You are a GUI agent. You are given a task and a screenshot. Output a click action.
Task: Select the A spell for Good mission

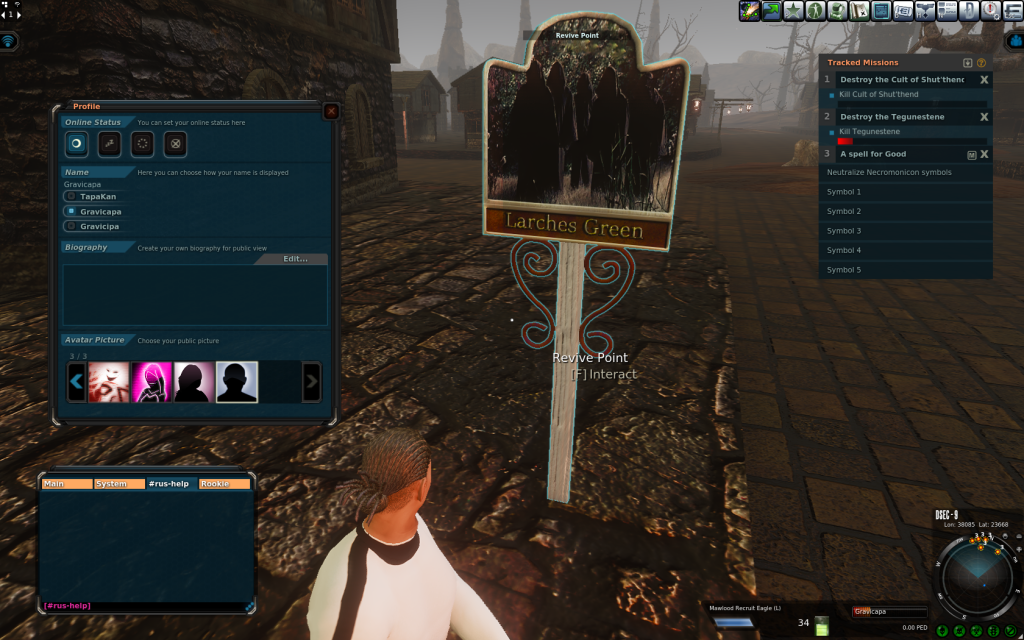coord(873,154)
